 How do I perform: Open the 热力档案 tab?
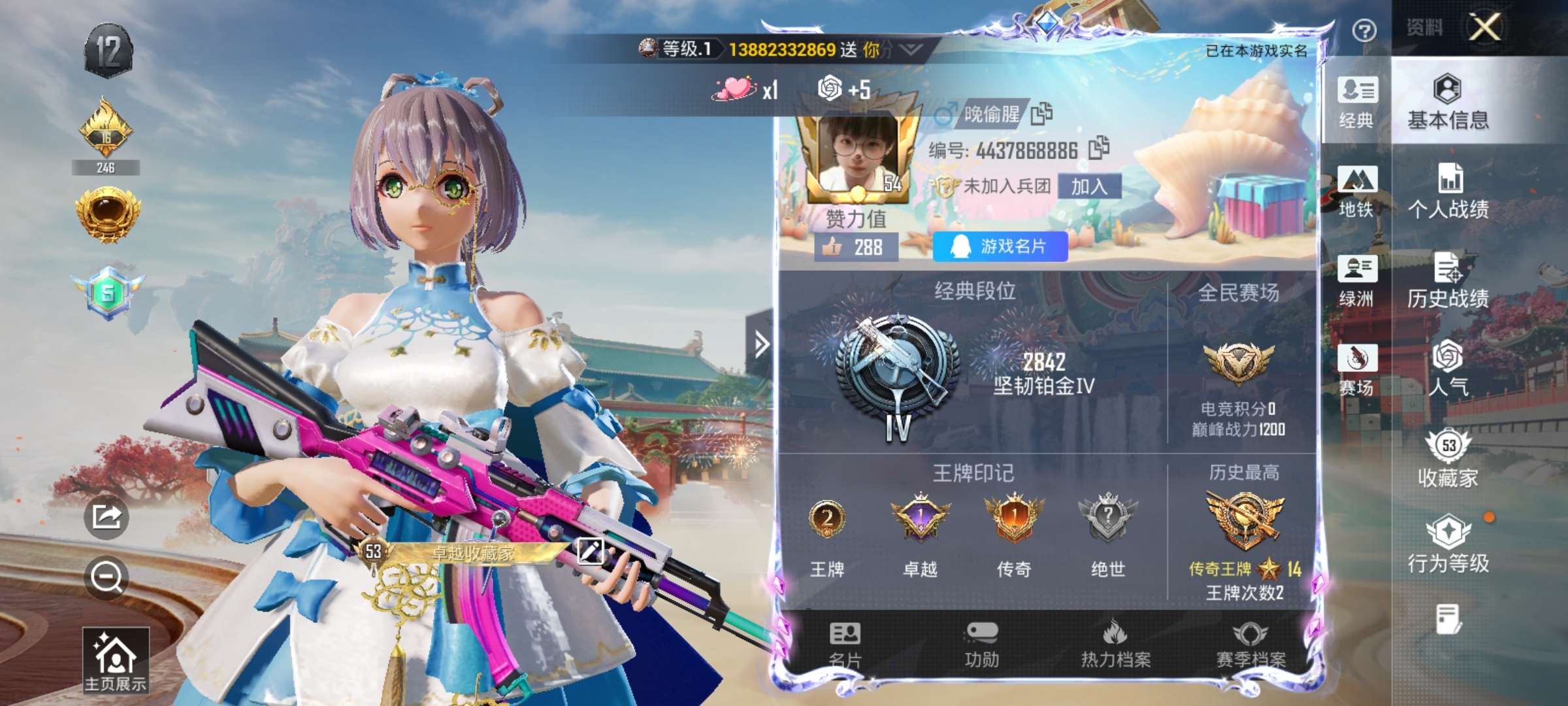click(1116, 645)
